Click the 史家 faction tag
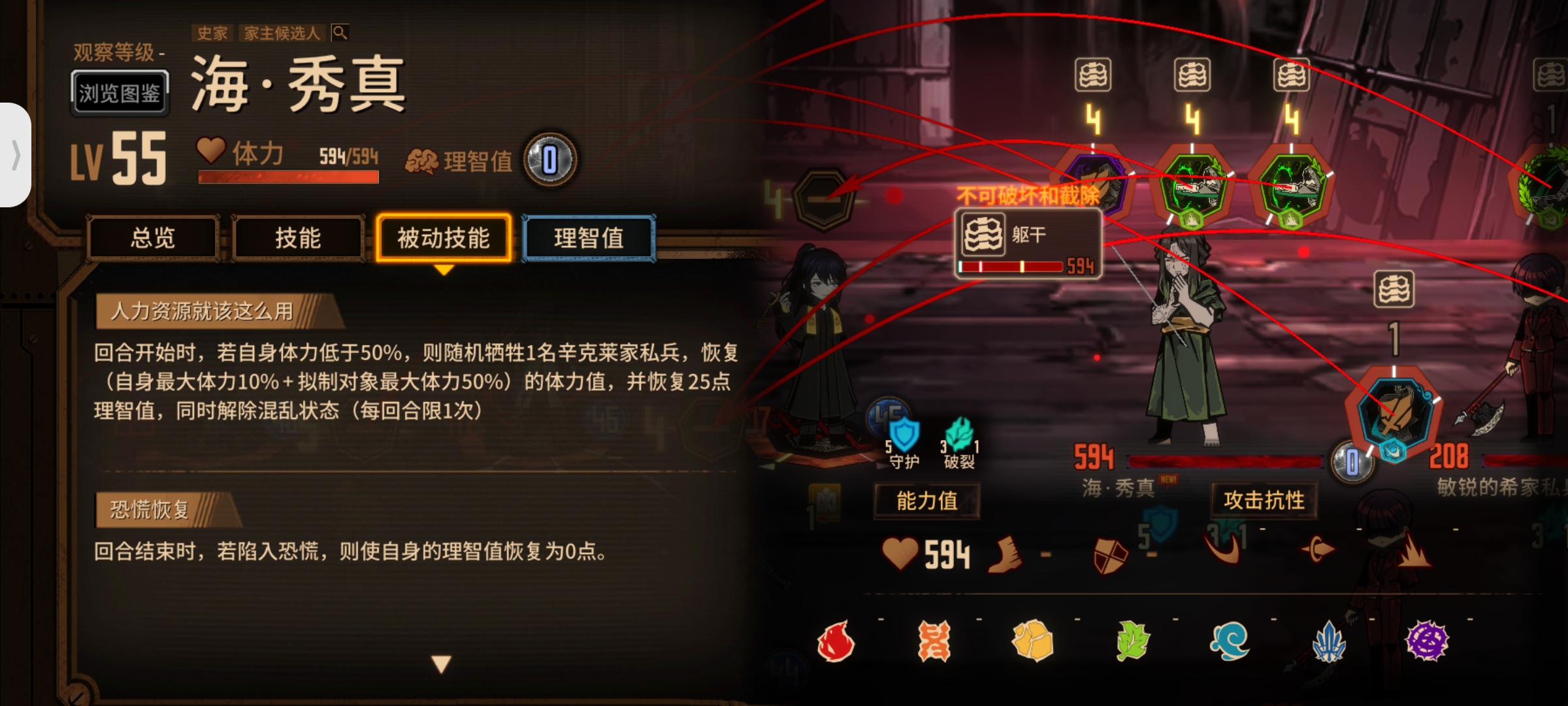1568x706 pixels. pyautogui.click(x=212, y=33)
